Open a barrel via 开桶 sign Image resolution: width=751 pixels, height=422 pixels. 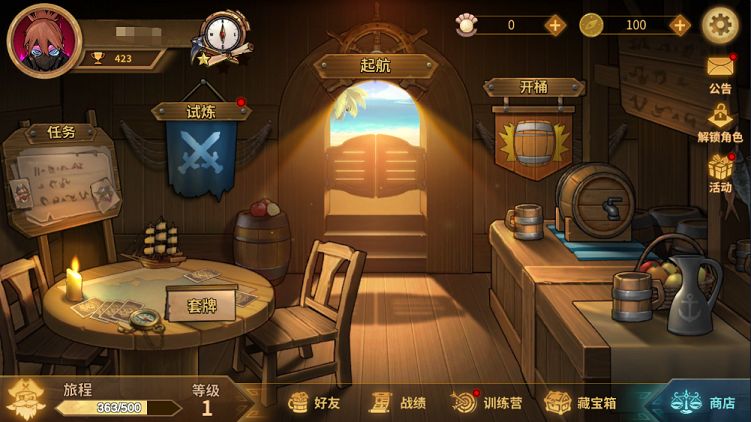(x=534, y=132)
